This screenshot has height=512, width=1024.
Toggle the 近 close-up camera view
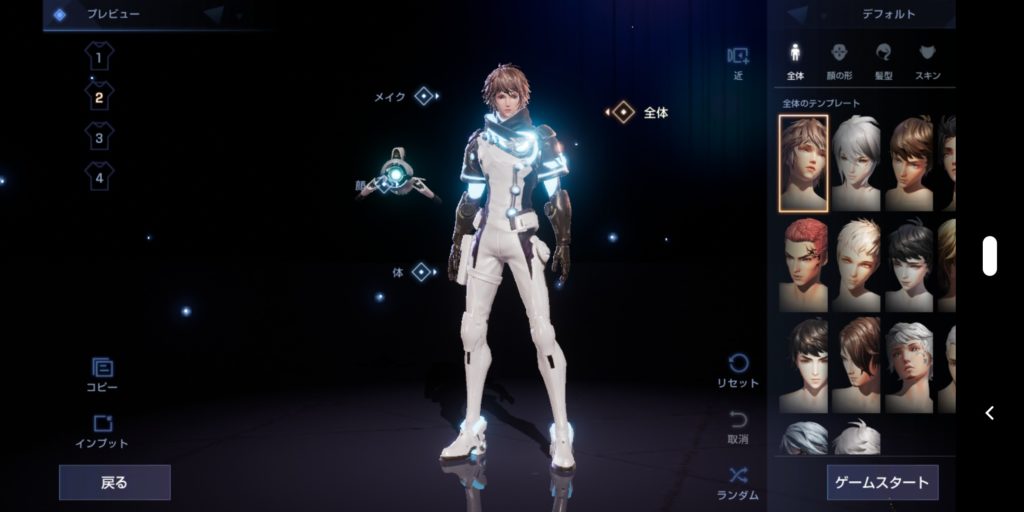tap(738, 62)
